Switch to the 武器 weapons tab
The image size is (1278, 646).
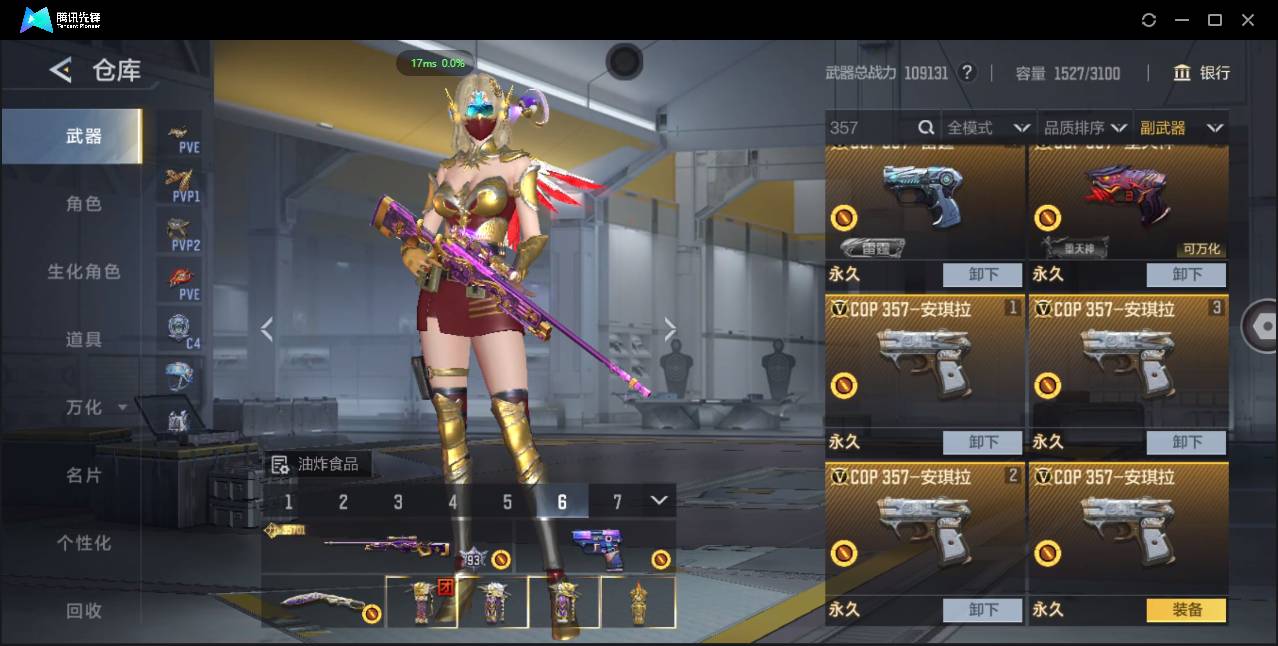pos(83,136)
